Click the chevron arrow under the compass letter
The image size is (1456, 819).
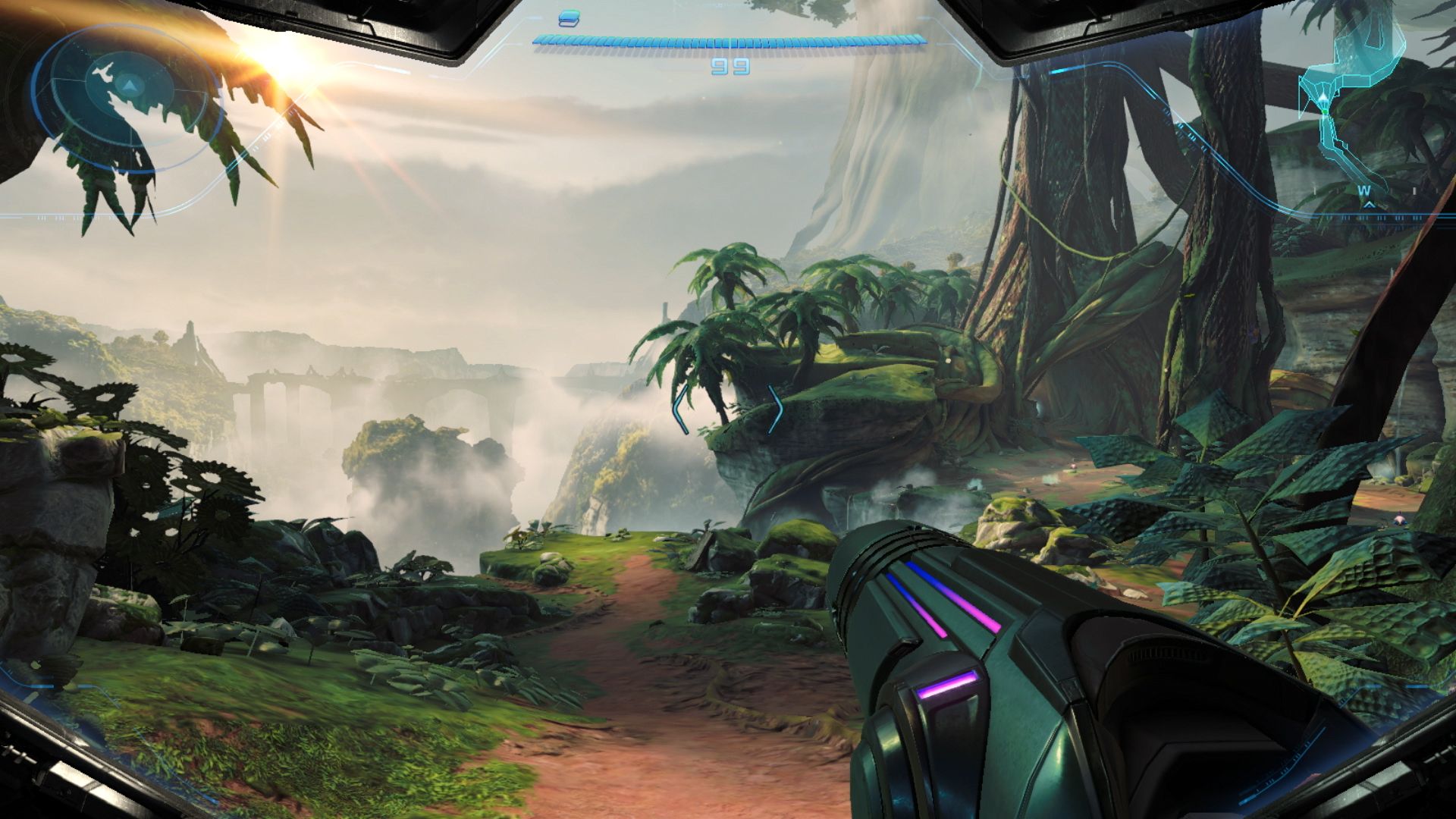tap(1370, 204)
